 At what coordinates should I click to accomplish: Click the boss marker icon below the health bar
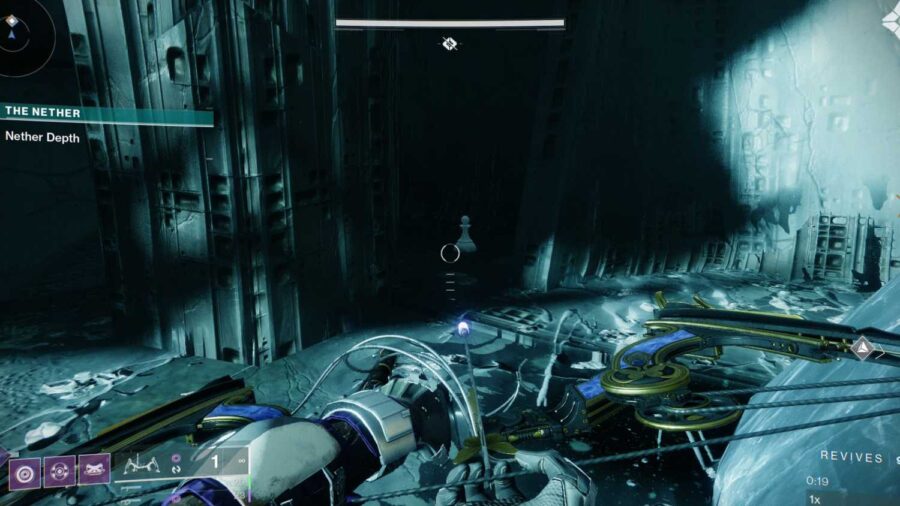pyautogui.click(x=450, y=43)
